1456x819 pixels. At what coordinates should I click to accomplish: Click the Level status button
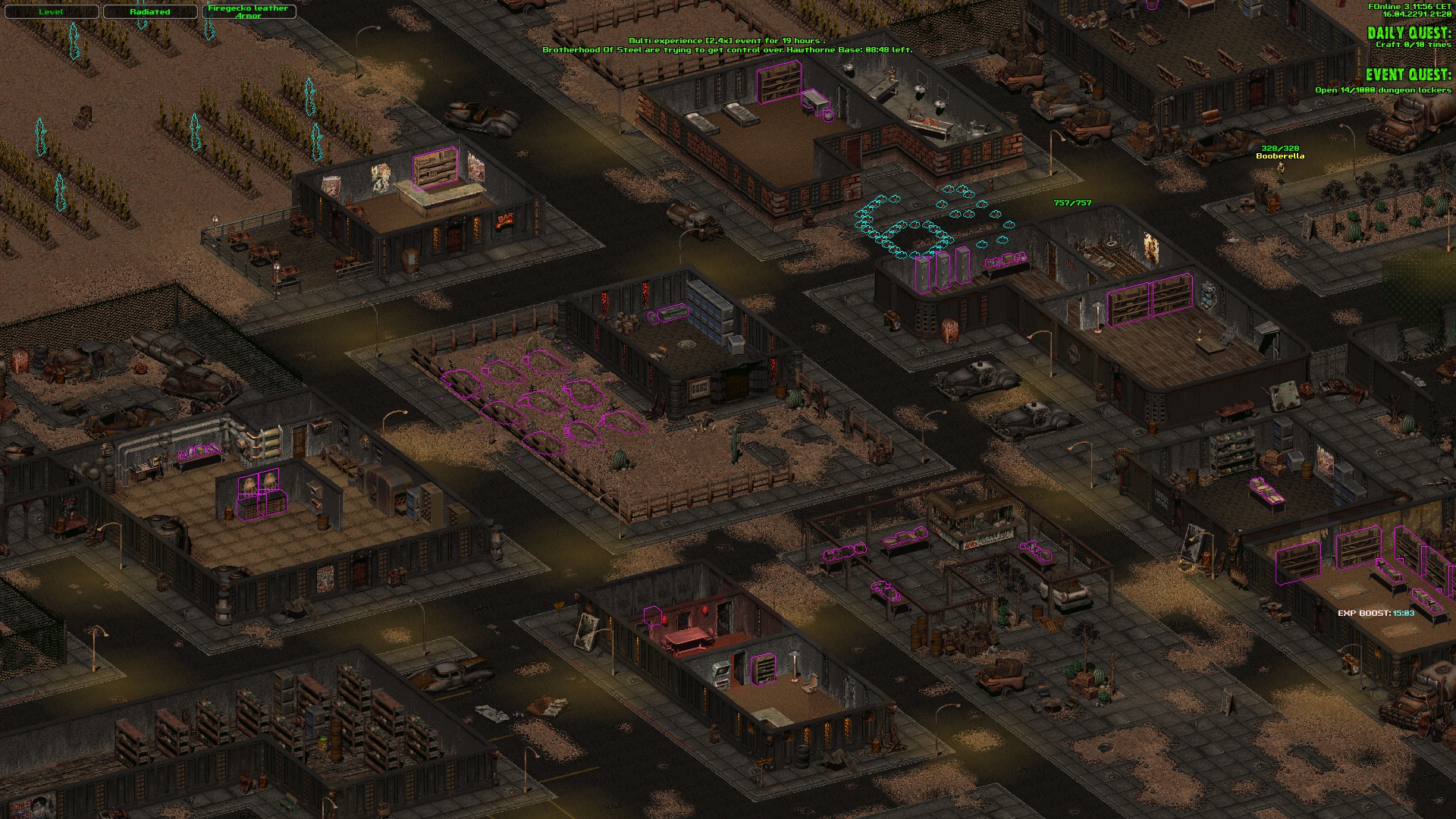tap(51, 12)
